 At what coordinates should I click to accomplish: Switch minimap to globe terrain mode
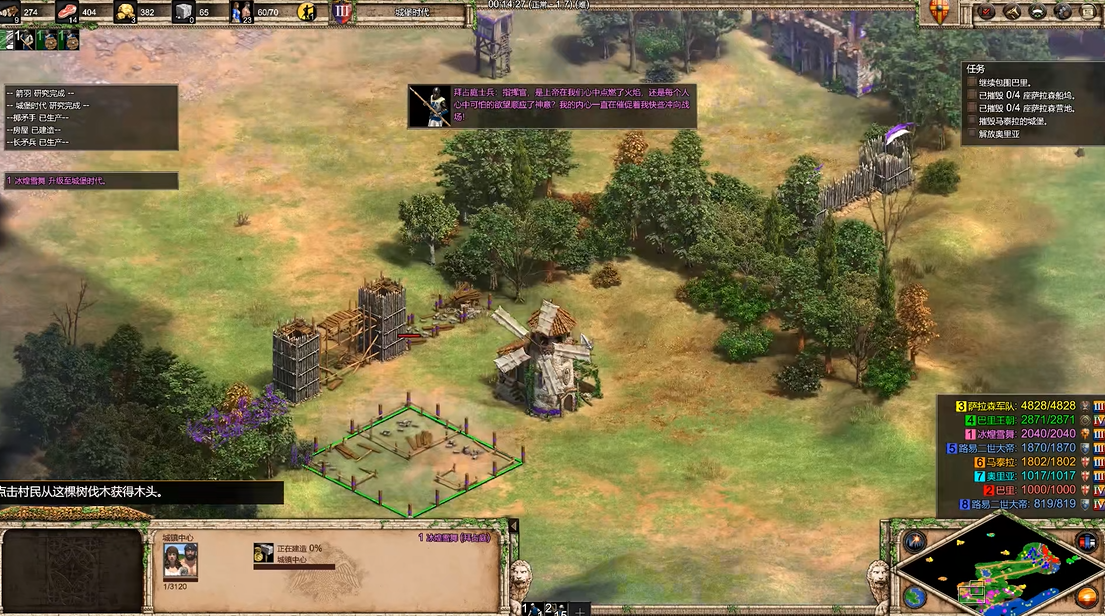[x=914, y=598]
